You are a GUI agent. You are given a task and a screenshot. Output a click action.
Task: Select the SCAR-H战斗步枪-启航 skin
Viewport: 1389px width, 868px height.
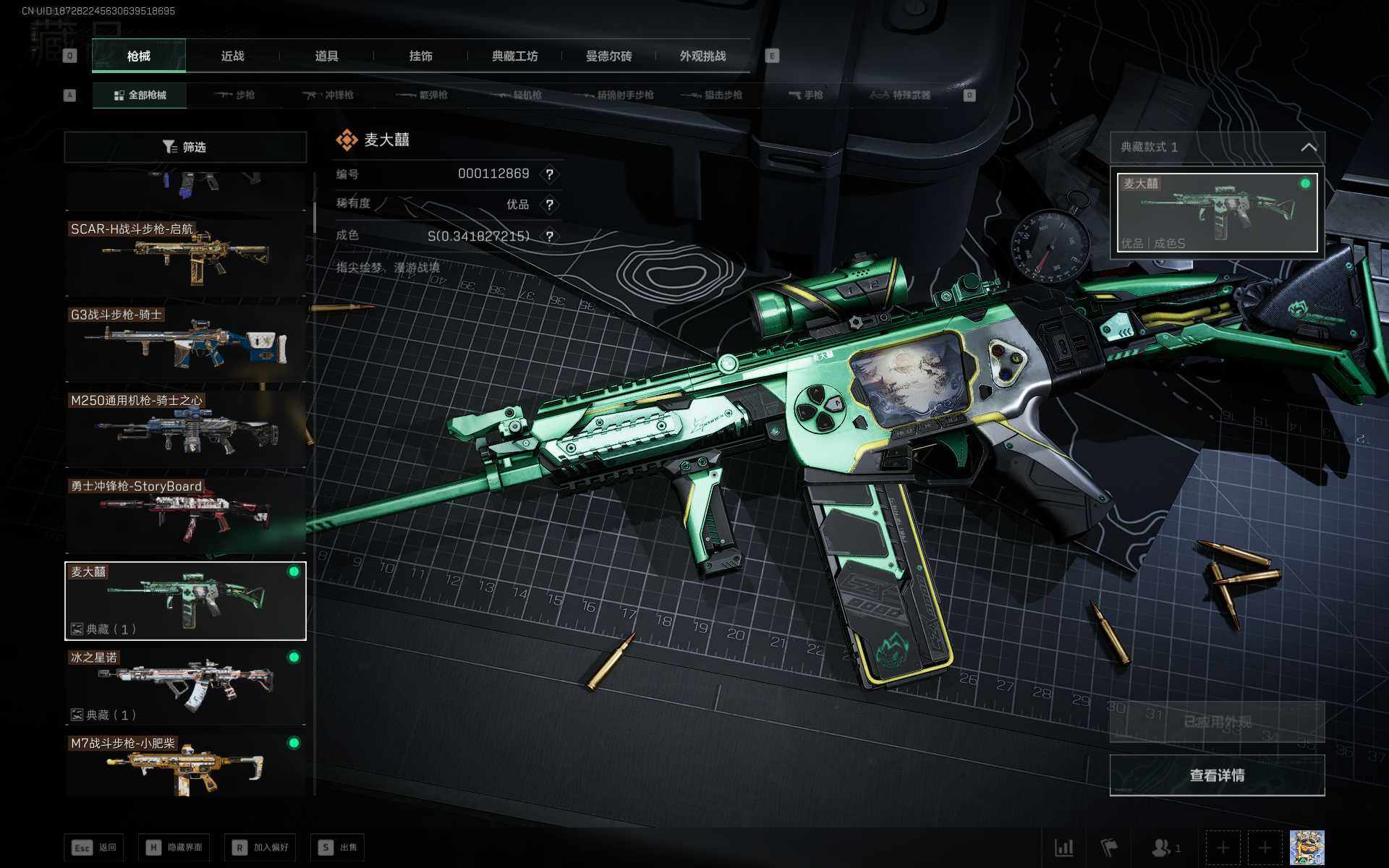pyautogui.click(x=185, y=255)
